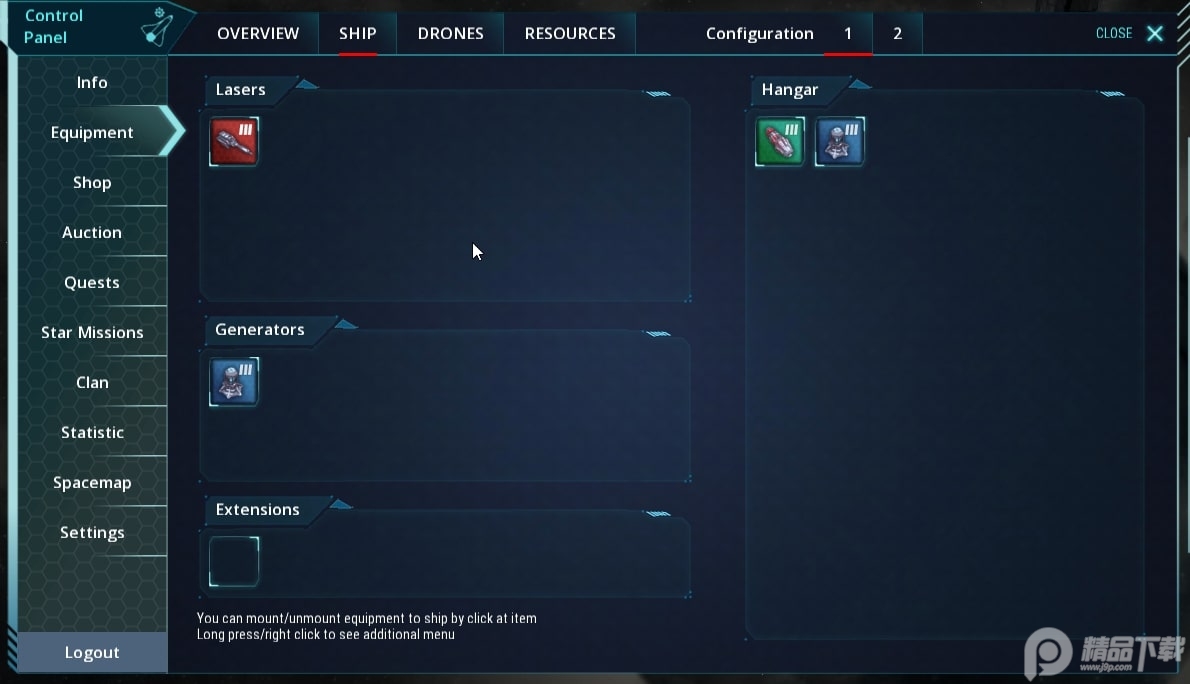Go to the Auction page
The image size is (1190, 684).
coord(92,232)
